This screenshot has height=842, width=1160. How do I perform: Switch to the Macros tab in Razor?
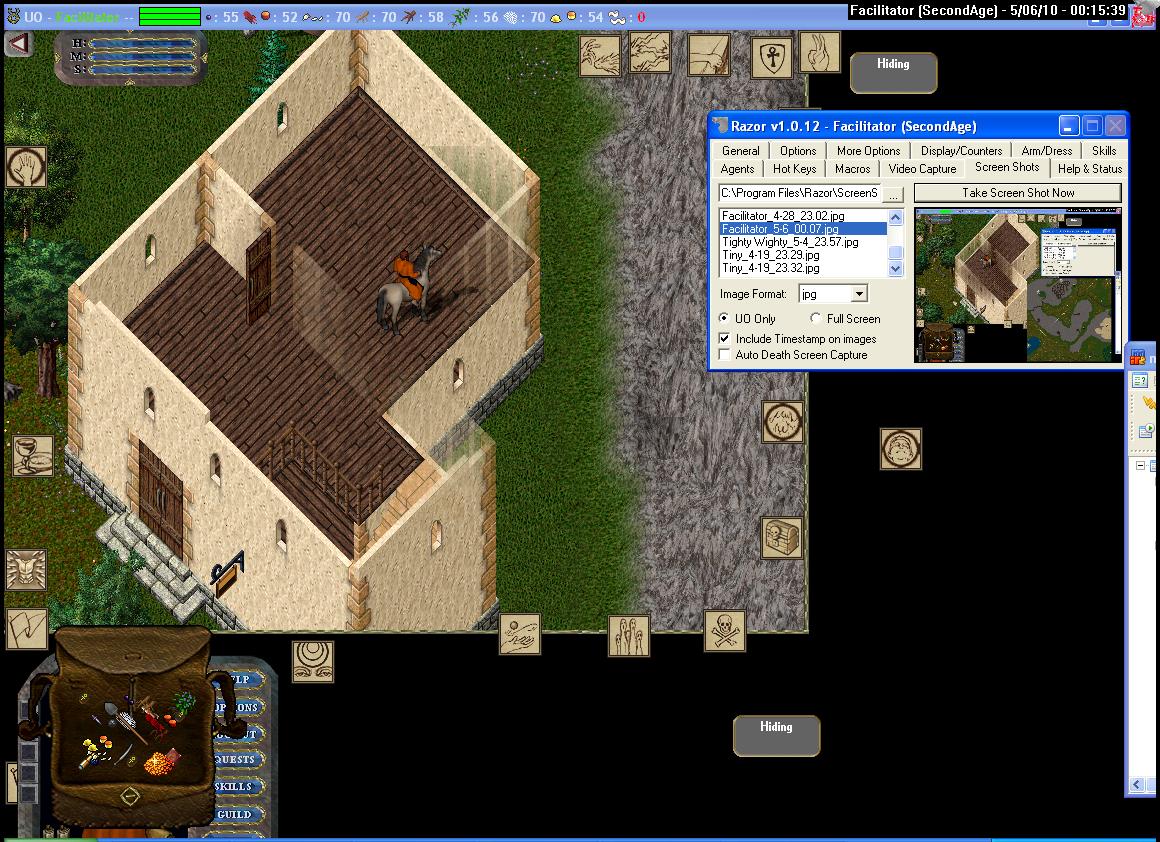852,169
